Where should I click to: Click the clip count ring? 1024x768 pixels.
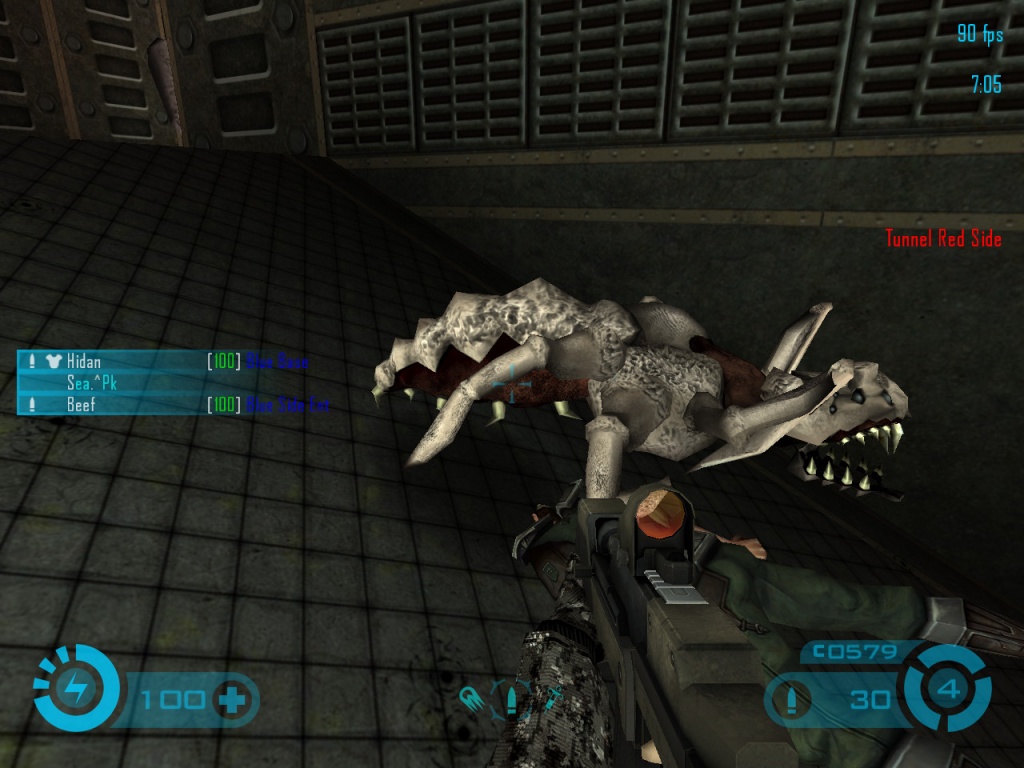(948, 689)
